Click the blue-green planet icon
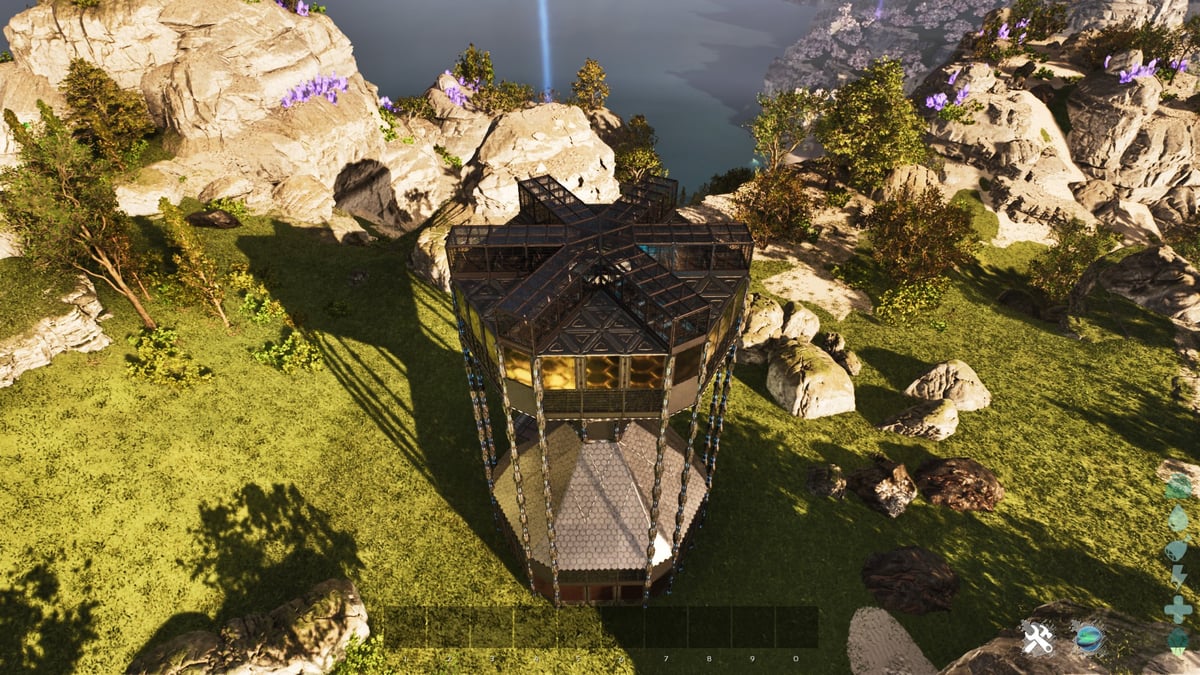1200x675 pixels. (1087, 637)
